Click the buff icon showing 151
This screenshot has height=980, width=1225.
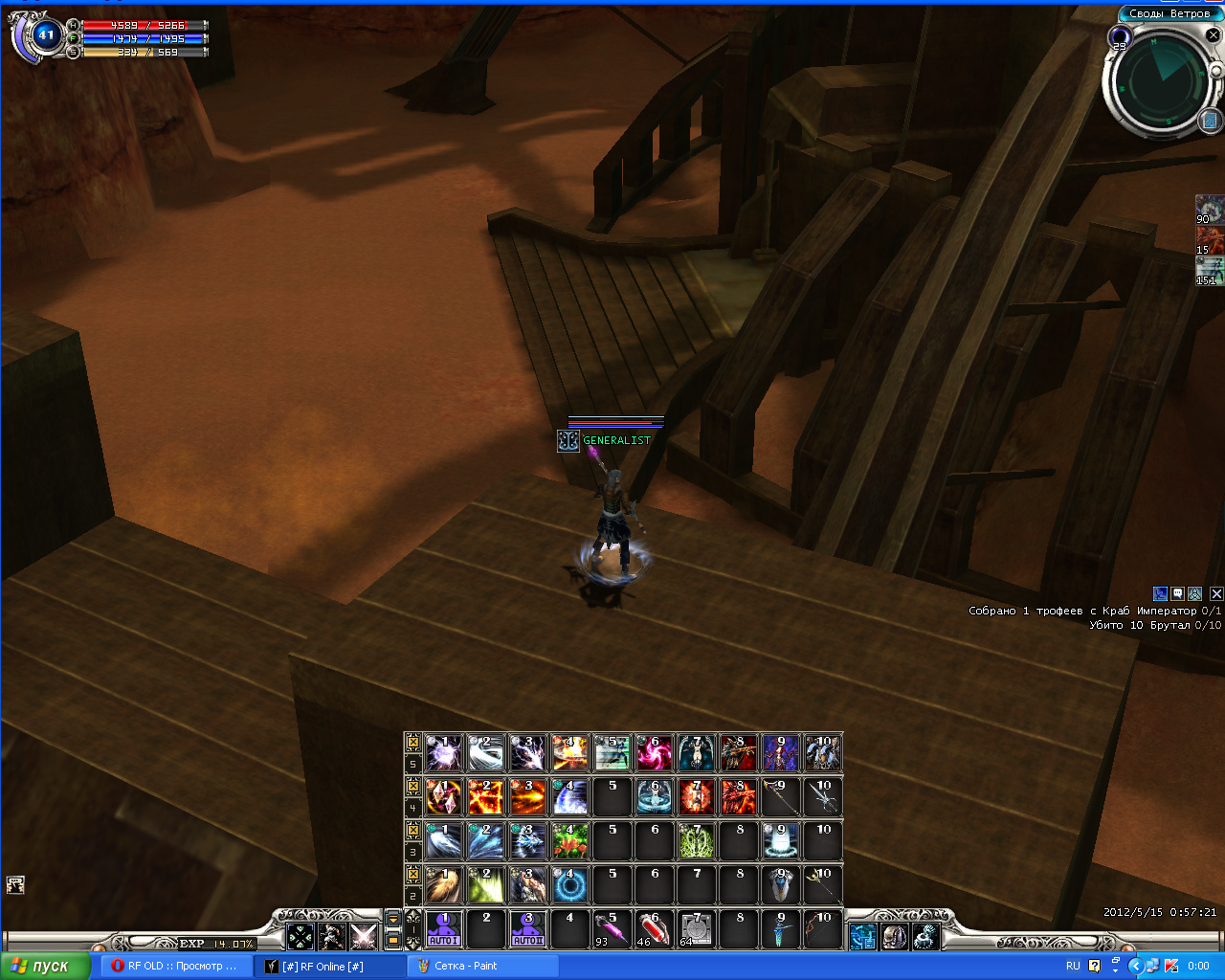tap(1209, 271)
